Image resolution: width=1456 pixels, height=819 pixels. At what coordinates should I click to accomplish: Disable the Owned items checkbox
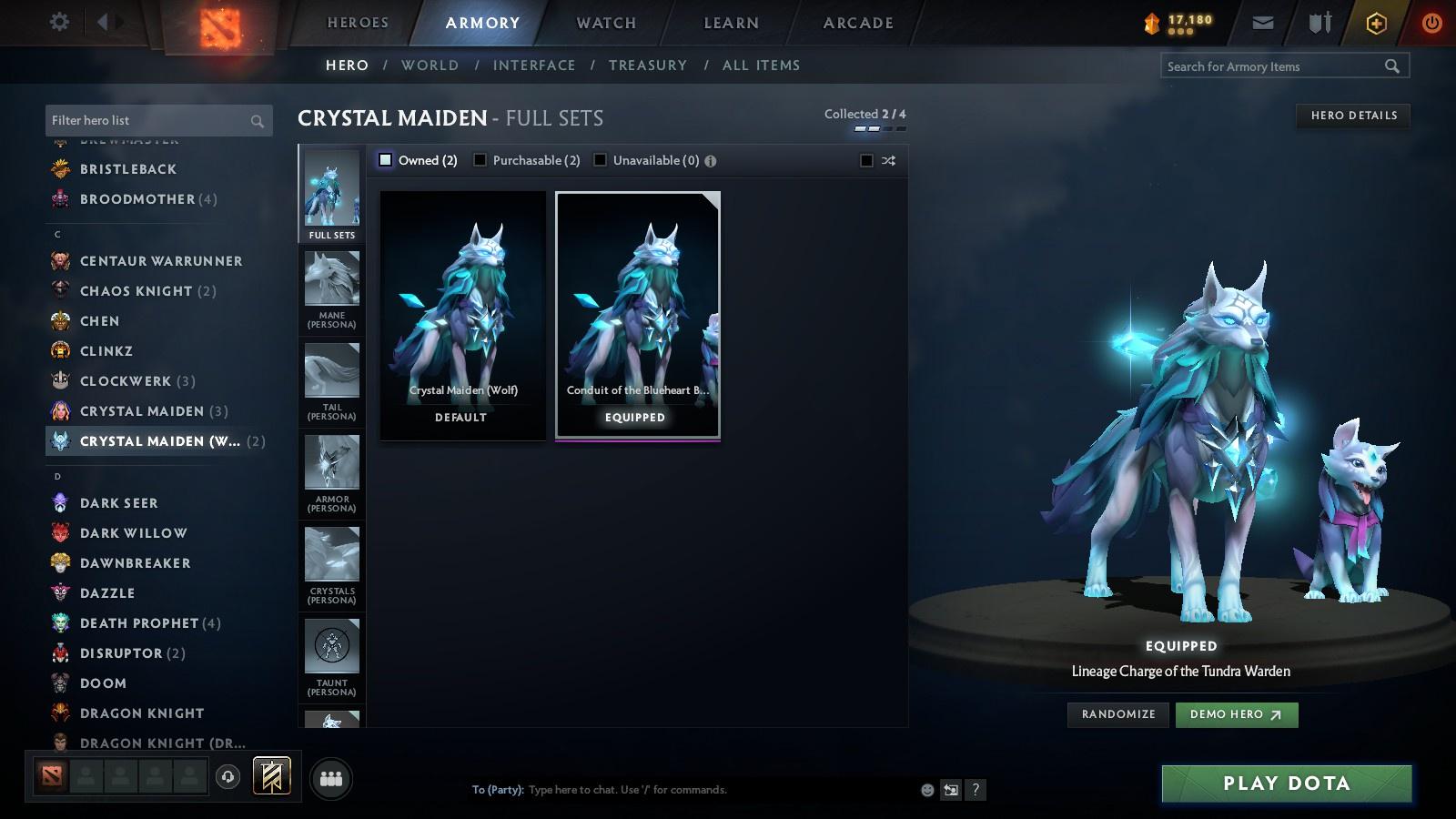[x=385, y=158]
